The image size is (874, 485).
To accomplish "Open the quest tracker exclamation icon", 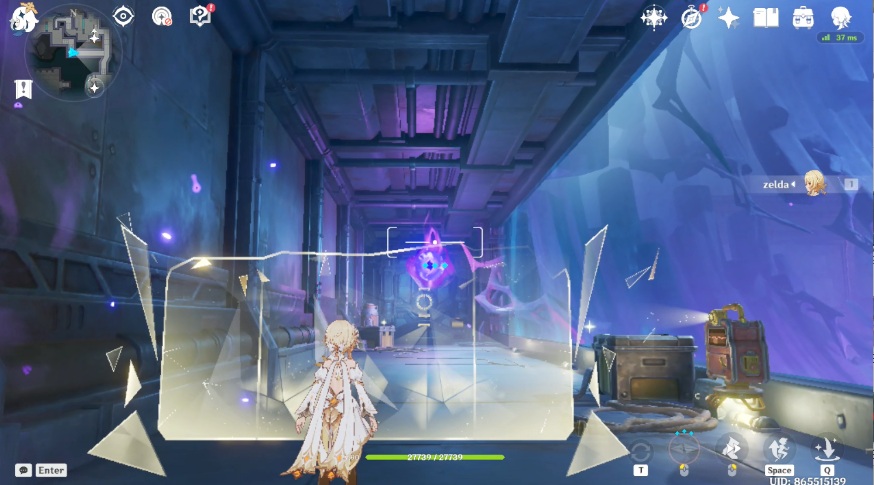I will click(19, 90).
